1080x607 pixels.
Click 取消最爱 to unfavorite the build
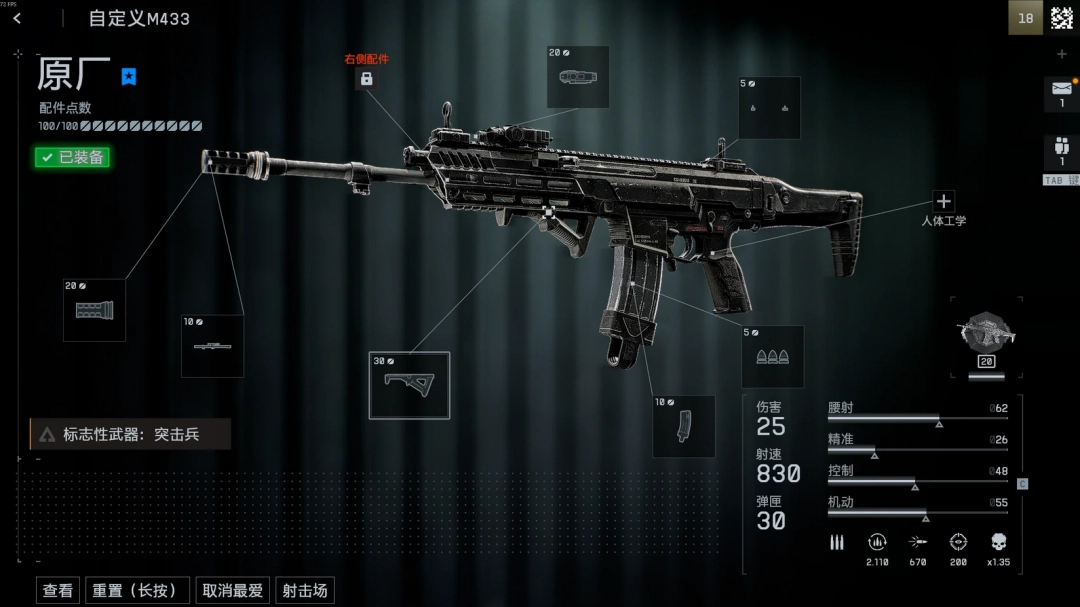pos(232,591)
